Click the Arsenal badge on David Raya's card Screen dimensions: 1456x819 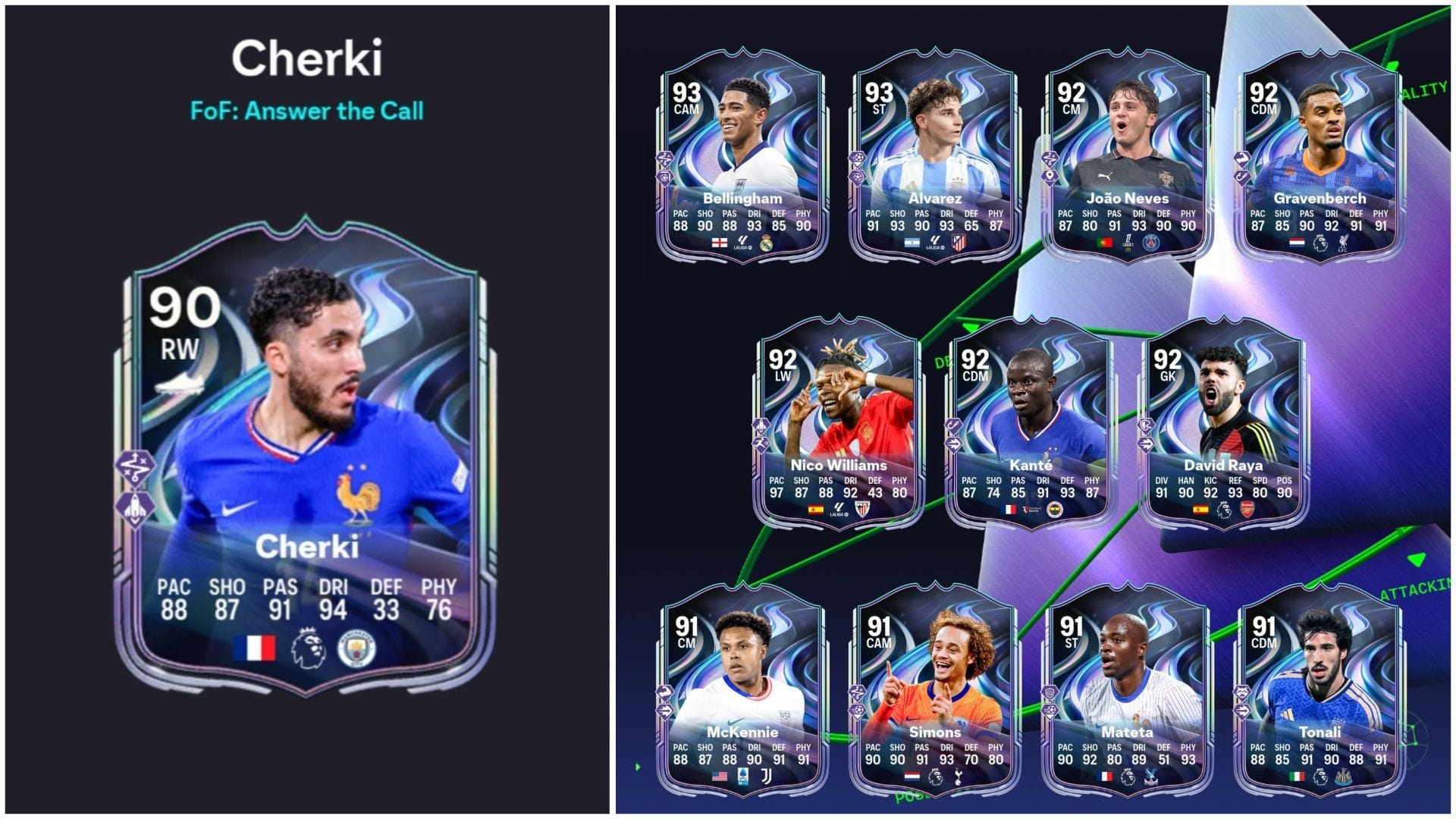point(1247,510)
